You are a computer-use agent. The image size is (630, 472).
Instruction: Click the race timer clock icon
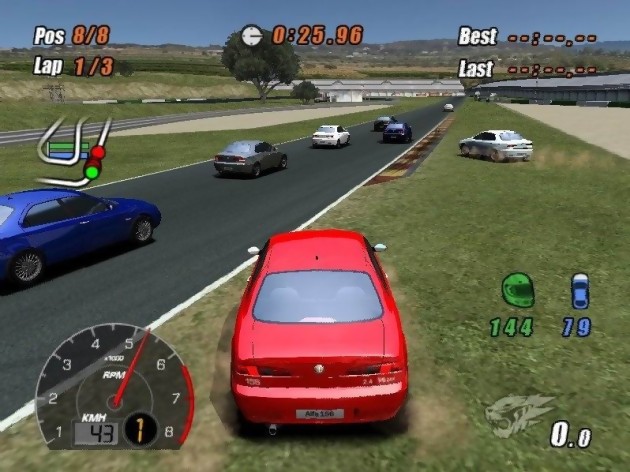point(252,36)
